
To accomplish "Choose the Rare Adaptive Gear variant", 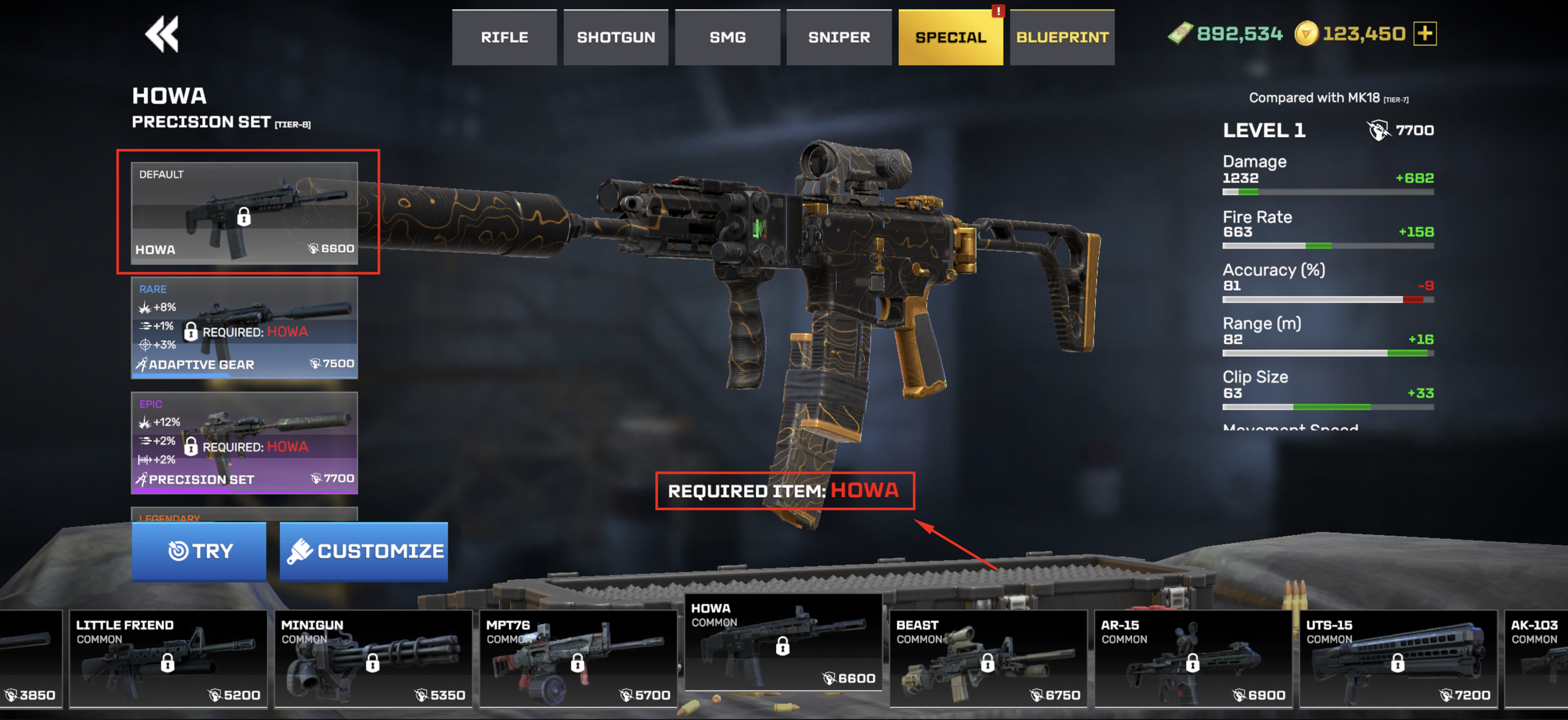I will [244, 328].
